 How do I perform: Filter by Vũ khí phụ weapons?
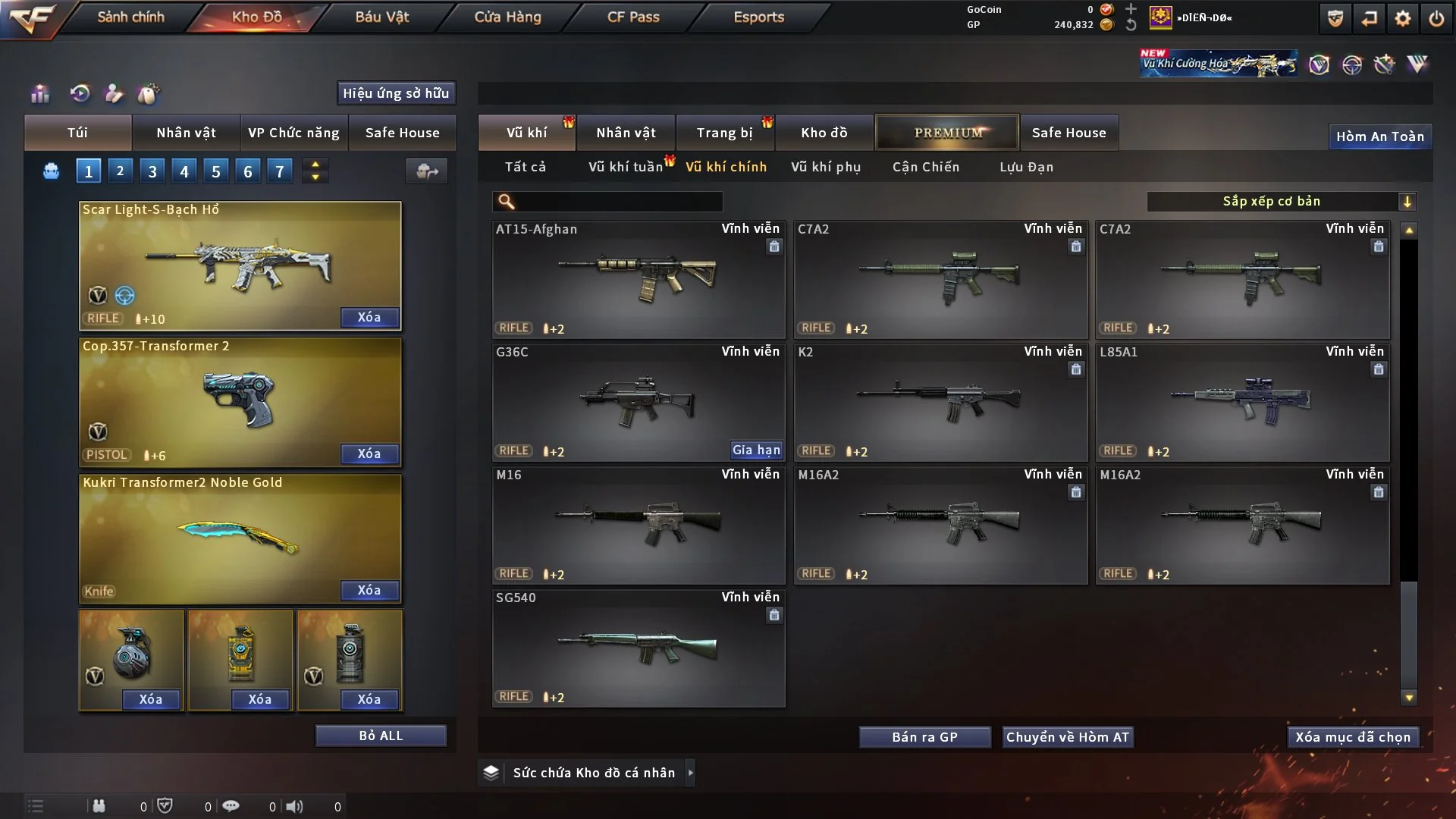[x=826, y=167]
